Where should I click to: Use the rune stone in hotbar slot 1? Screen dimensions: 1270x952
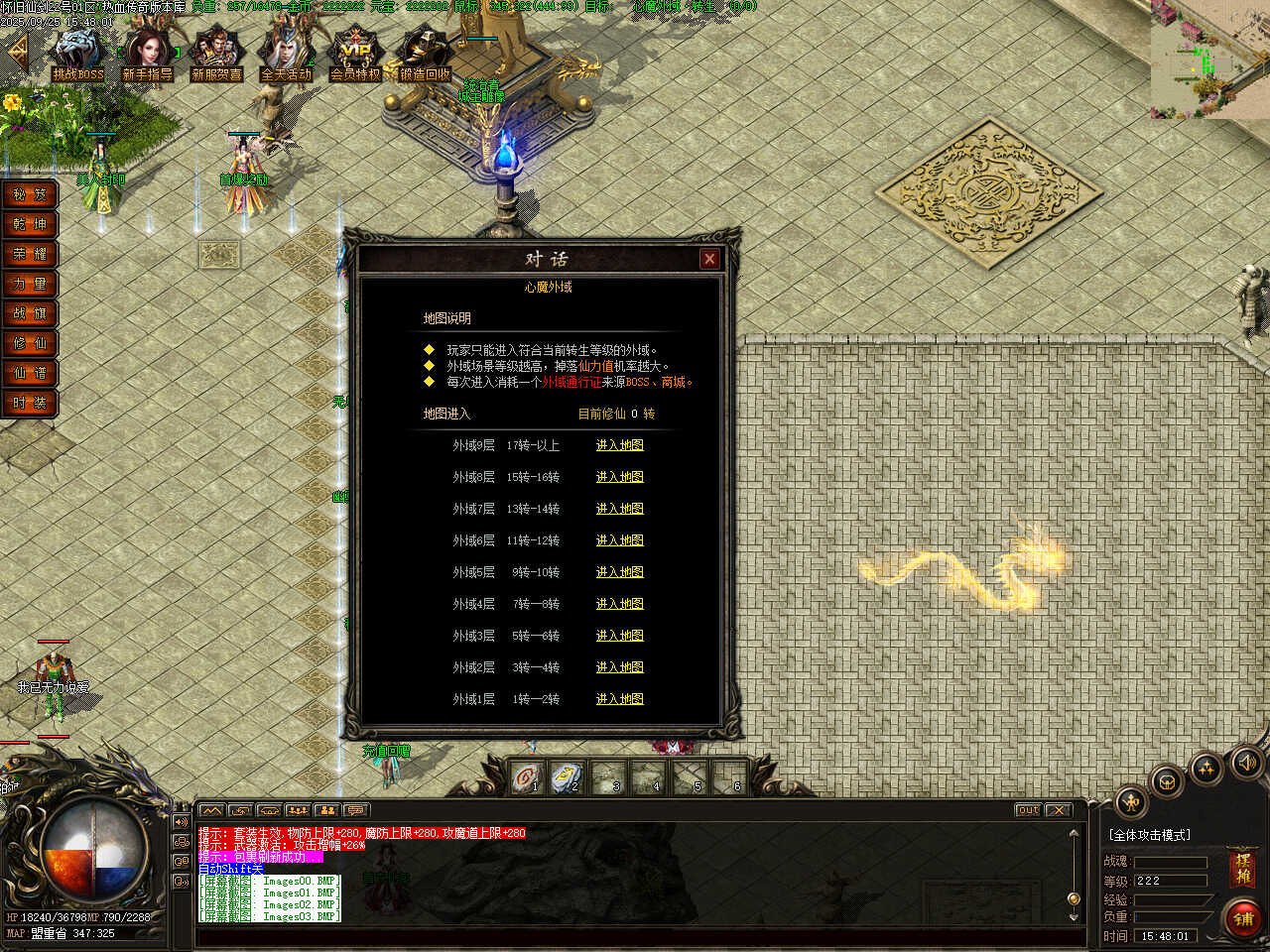(x=527, y=776)
